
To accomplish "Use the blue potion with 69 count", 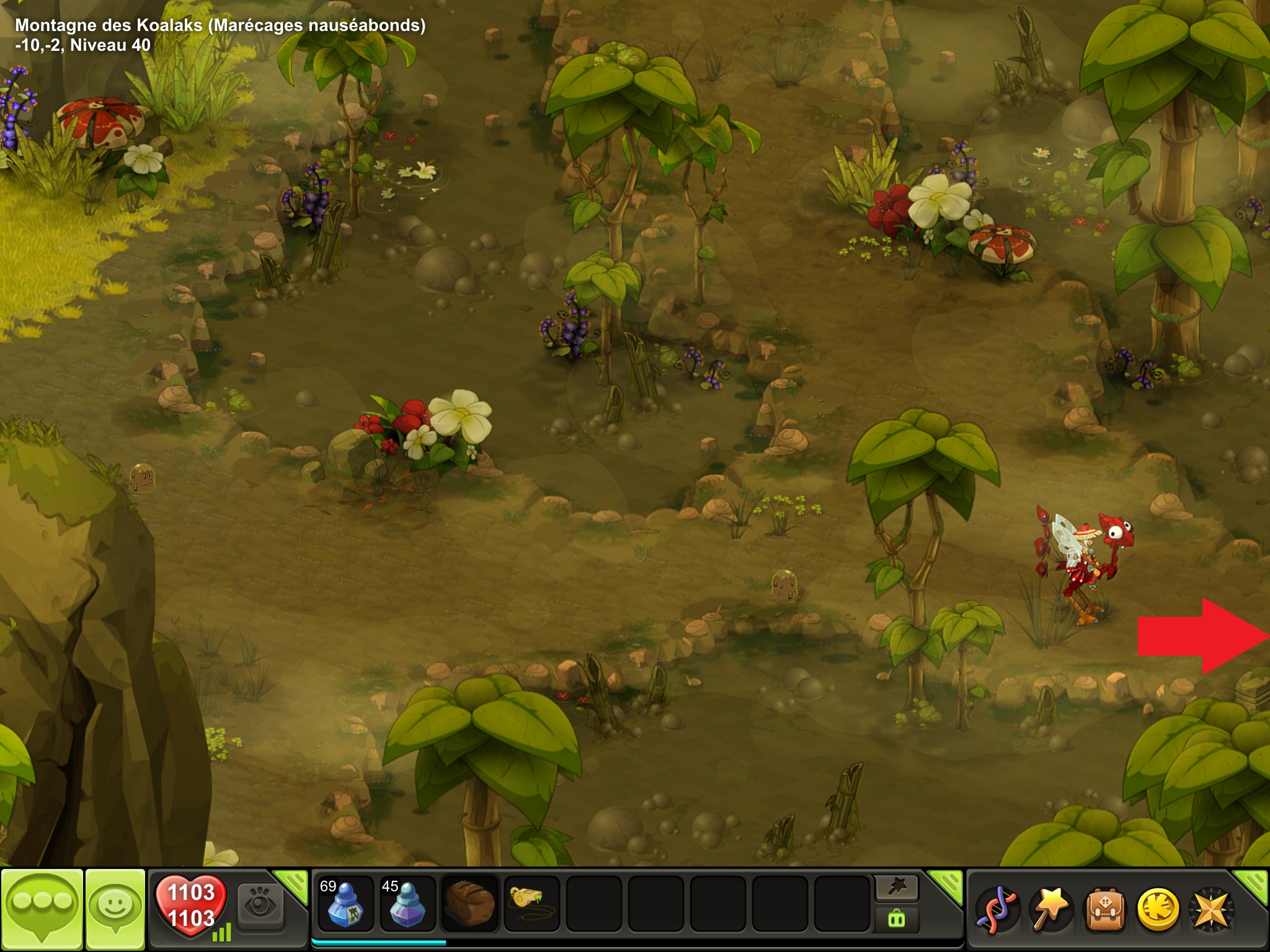I will click(345, 904).
